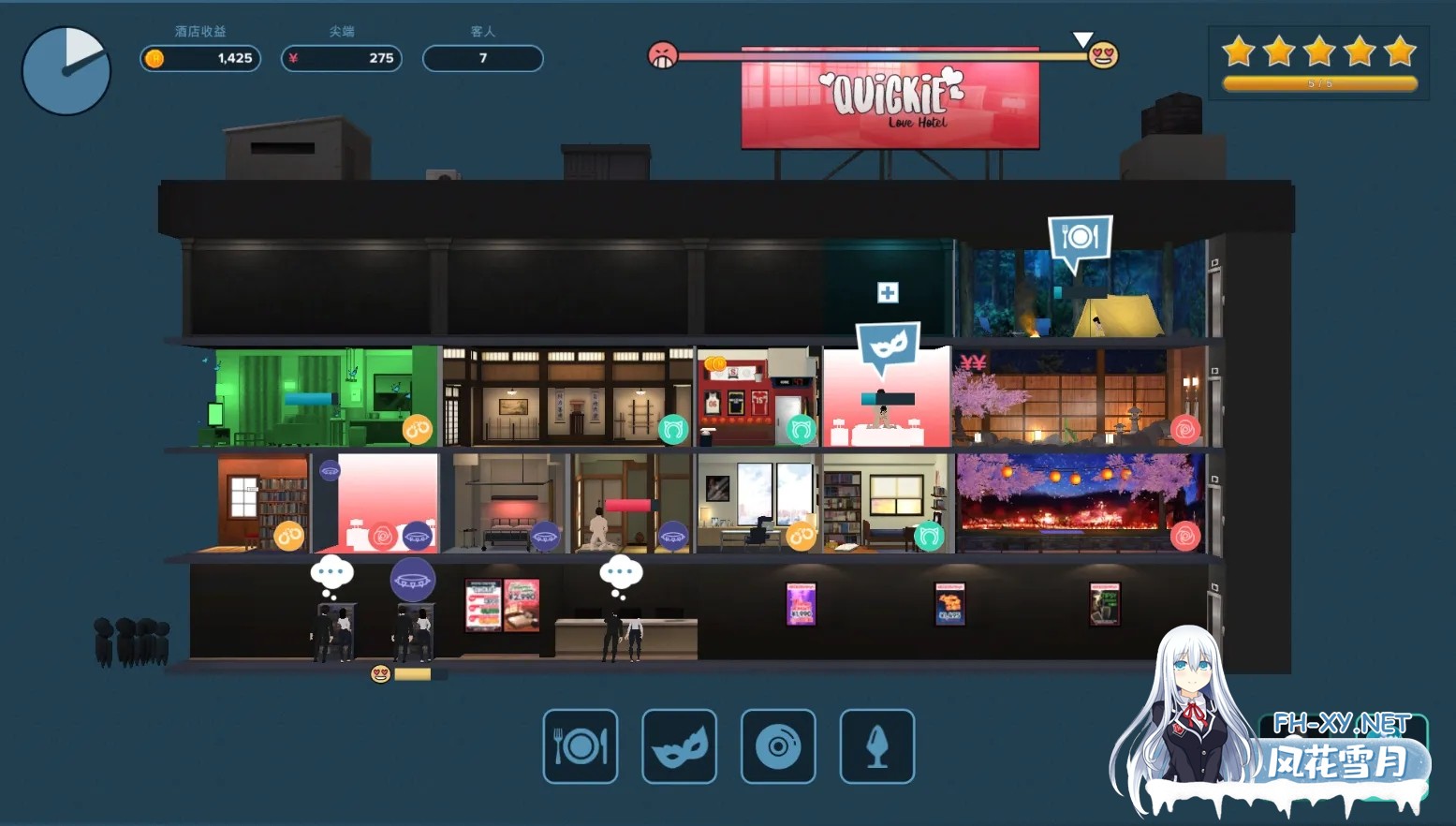Click the red yen symbol on the cherry blossom room
This screenshot has height=826, width=1456.
click(973, 362)
